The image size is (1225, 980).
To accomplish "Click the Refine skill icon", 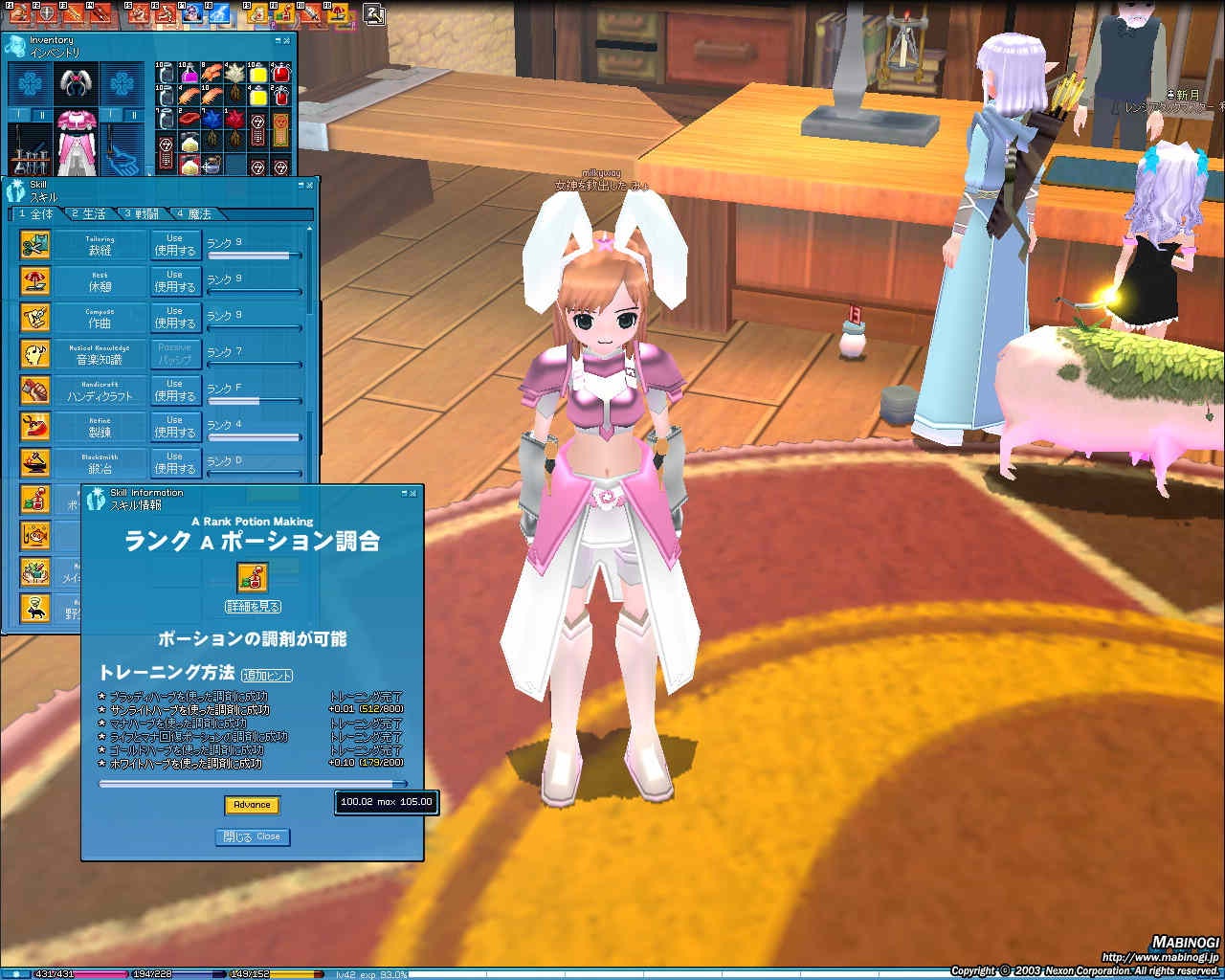I will 35,426.
